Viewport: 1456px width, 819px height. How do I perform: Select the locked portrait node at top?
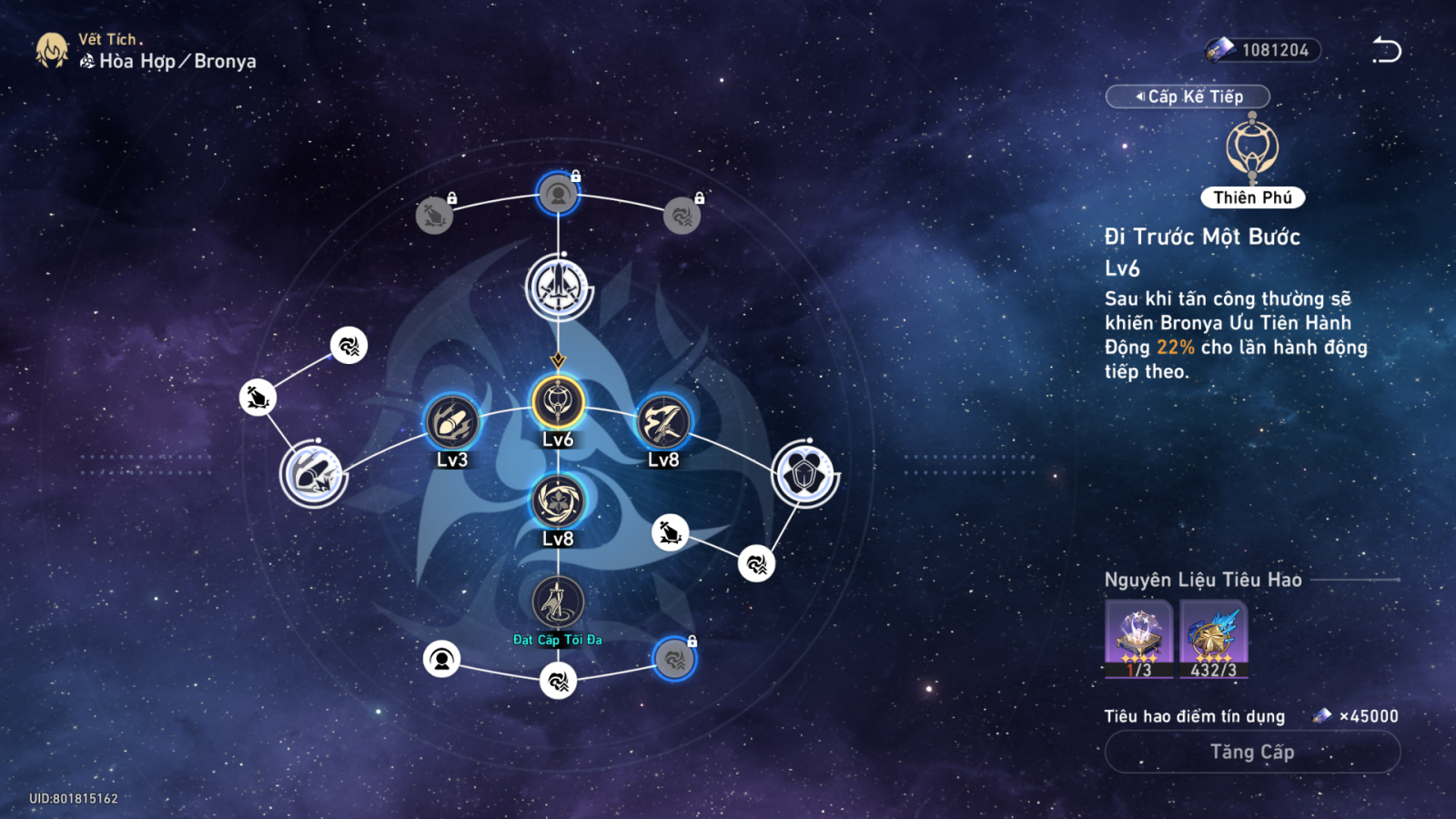(x=558, y=194)
